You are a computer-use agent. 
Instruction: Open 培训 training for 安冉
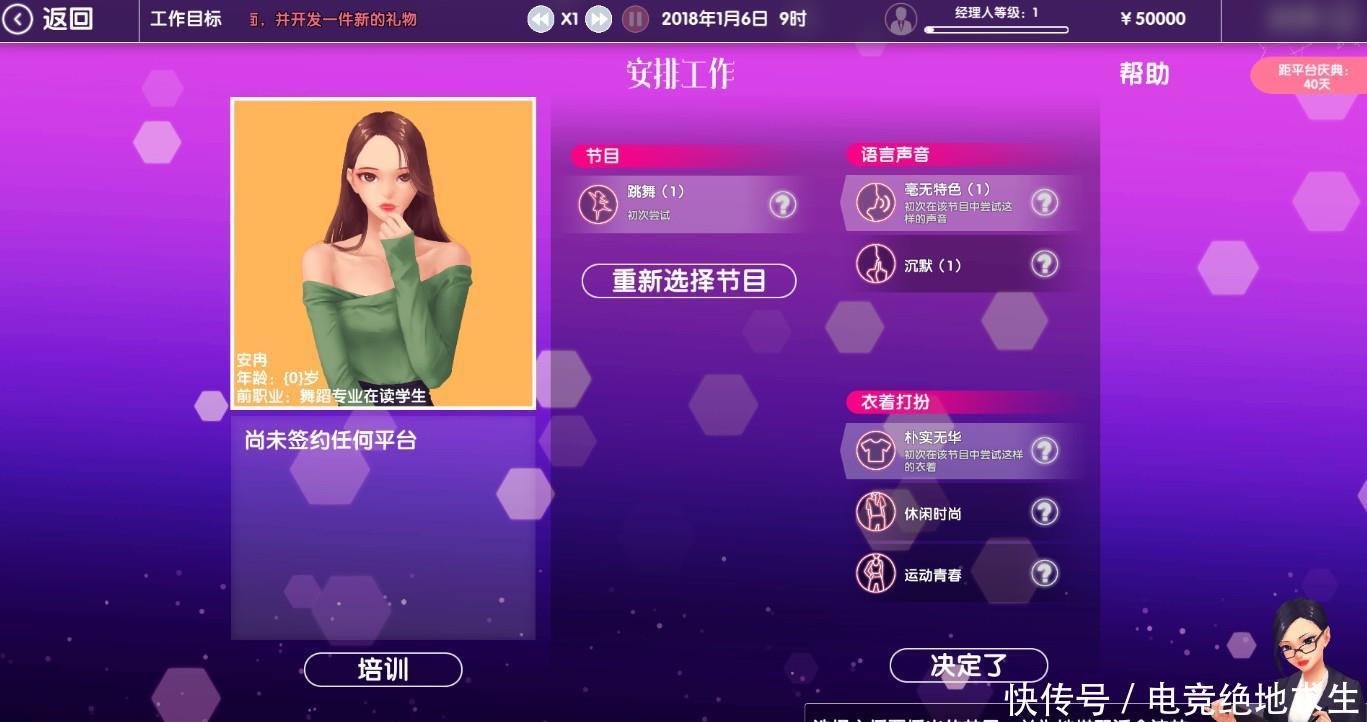point(382,669)
